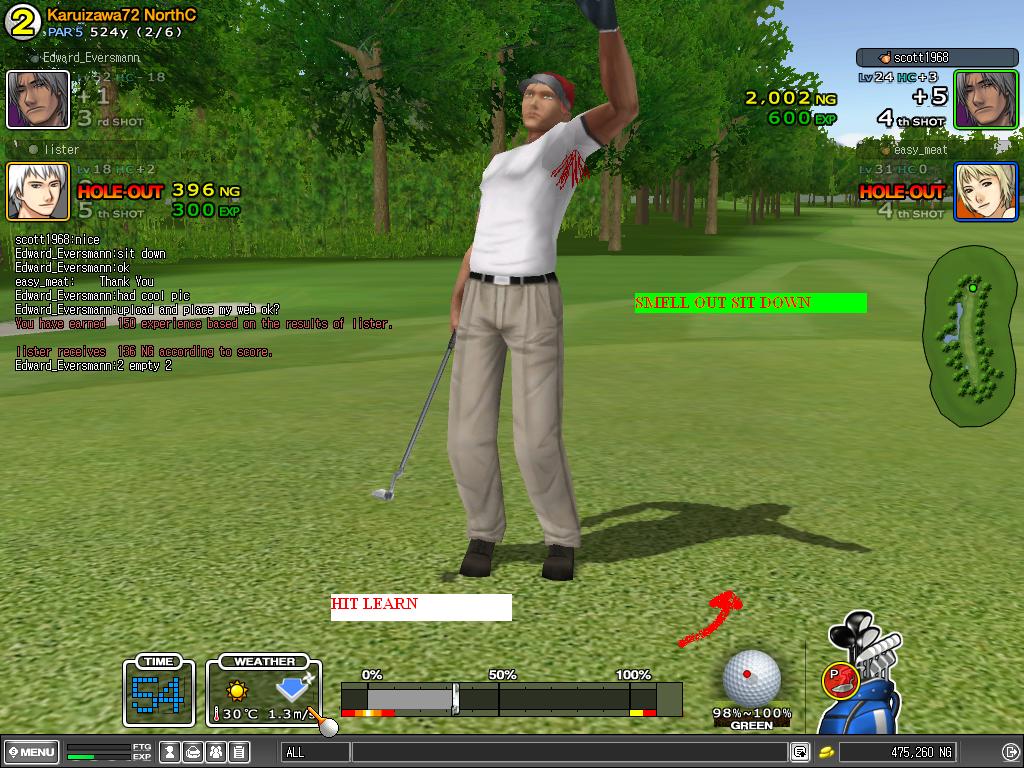Select scott1968's player portrait
This screenshot has height=768, width=1024.
coord(985,99)
